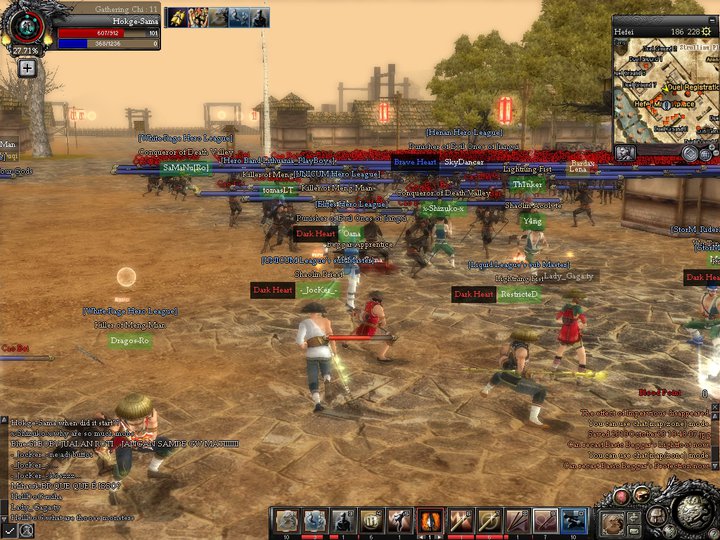Minimize the Hefei minimap panel
Viewport: 720px width, 540px height.
[x=710, y=18]
